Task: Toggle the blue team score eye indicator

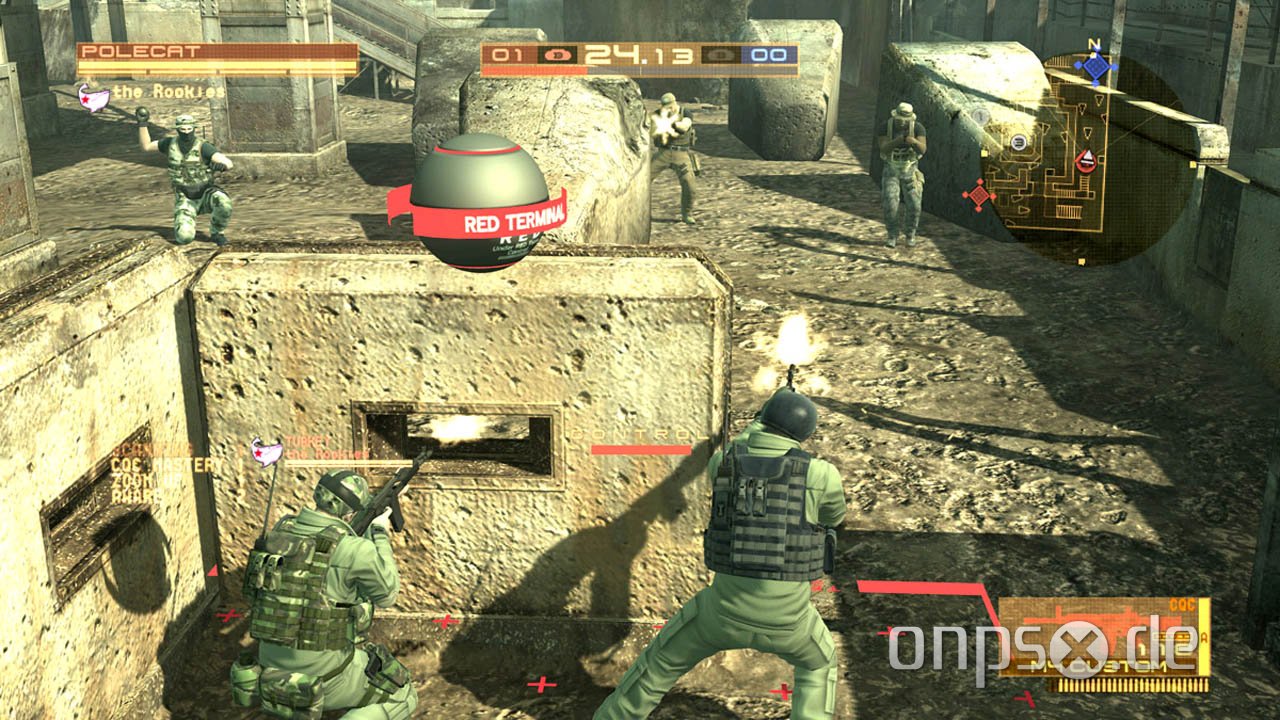Action: point(720,54)
